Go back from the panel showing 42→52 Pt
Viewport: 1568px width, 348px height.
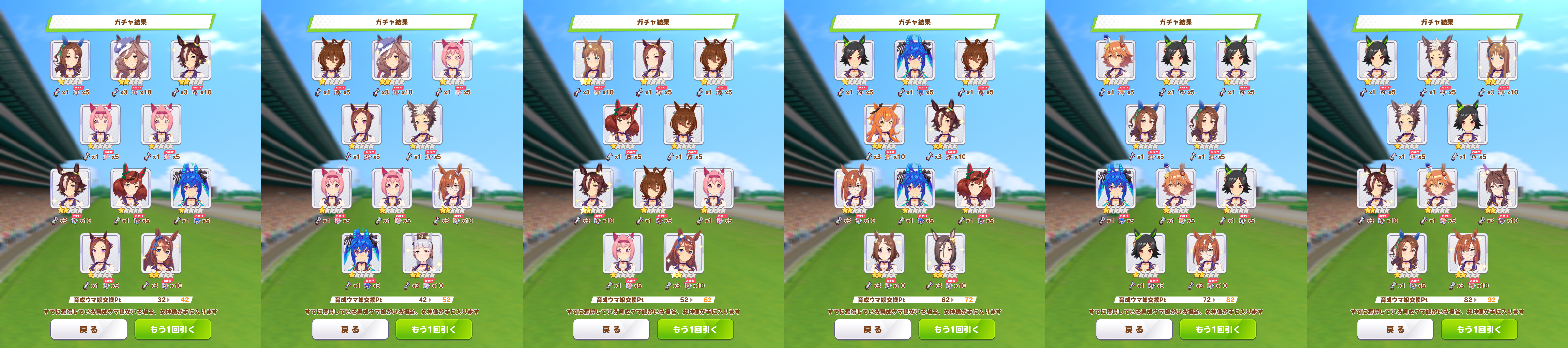coord(350,329)
